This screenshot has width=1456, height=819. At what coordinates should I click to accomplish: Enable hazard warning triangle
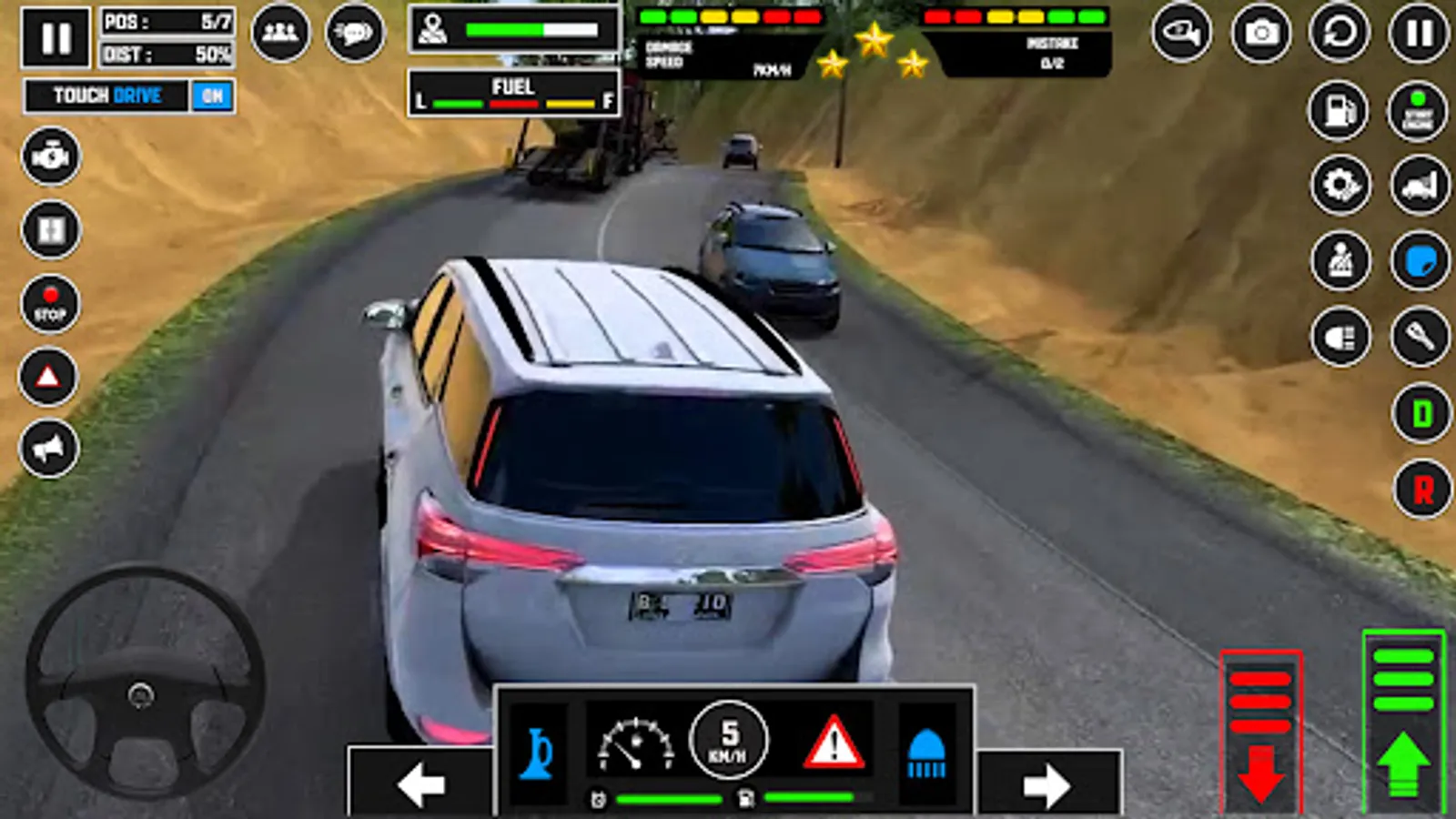click(x=50, y=373)
